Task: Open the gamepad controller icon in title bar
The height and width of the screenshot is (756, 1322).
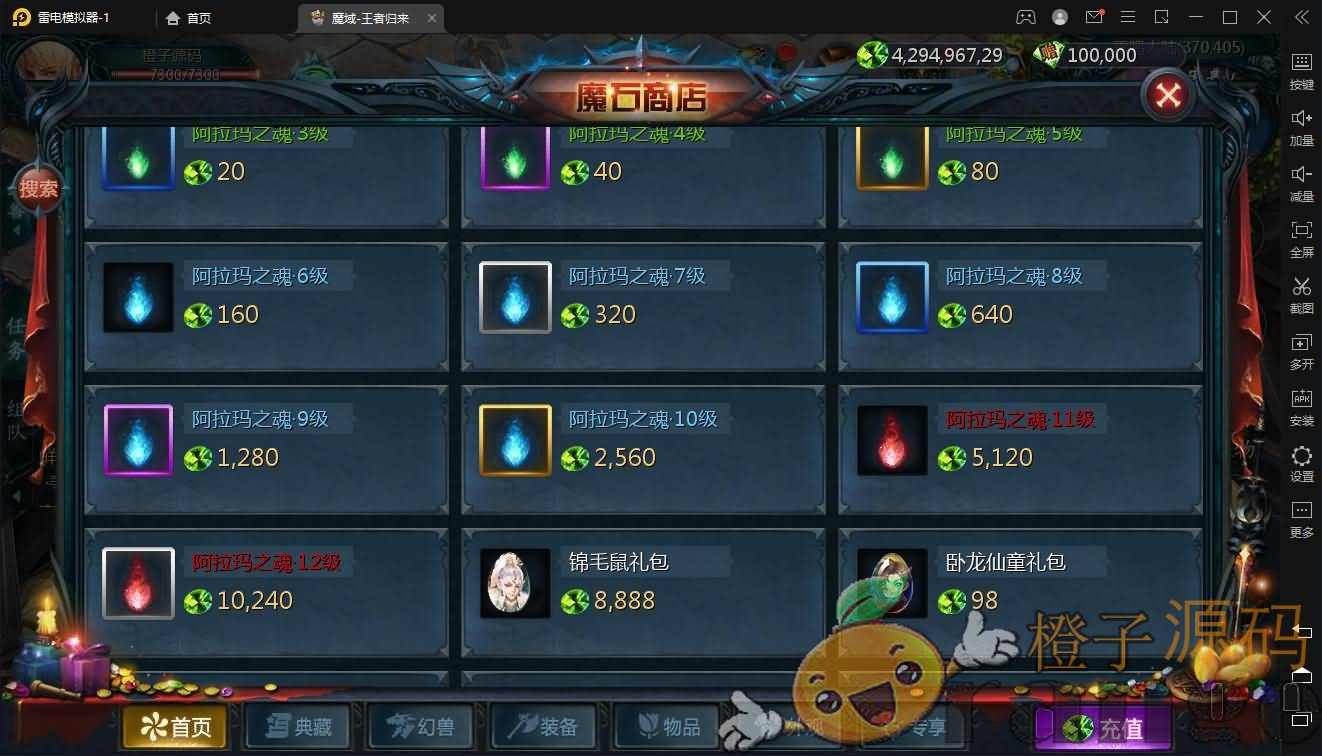Action: [1026, 17]
